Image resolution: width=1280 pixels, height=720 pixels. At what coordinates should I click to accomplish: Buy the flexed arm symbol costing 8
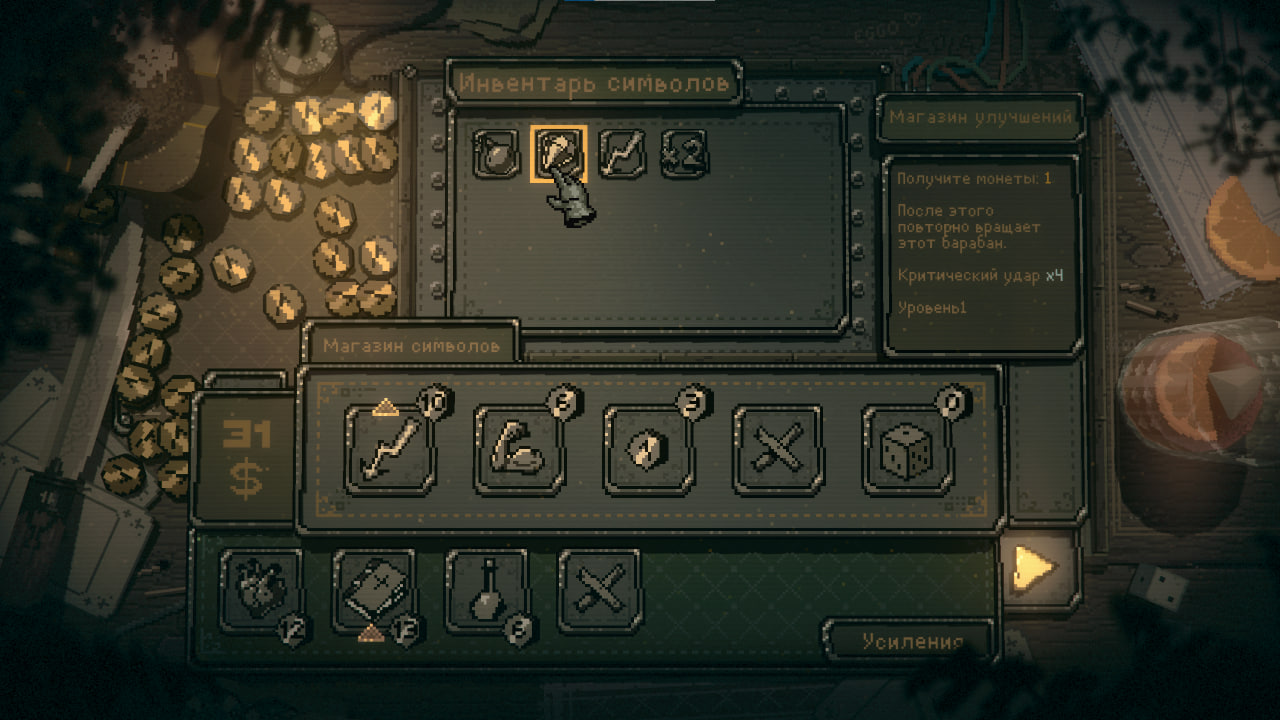point(520,449)
